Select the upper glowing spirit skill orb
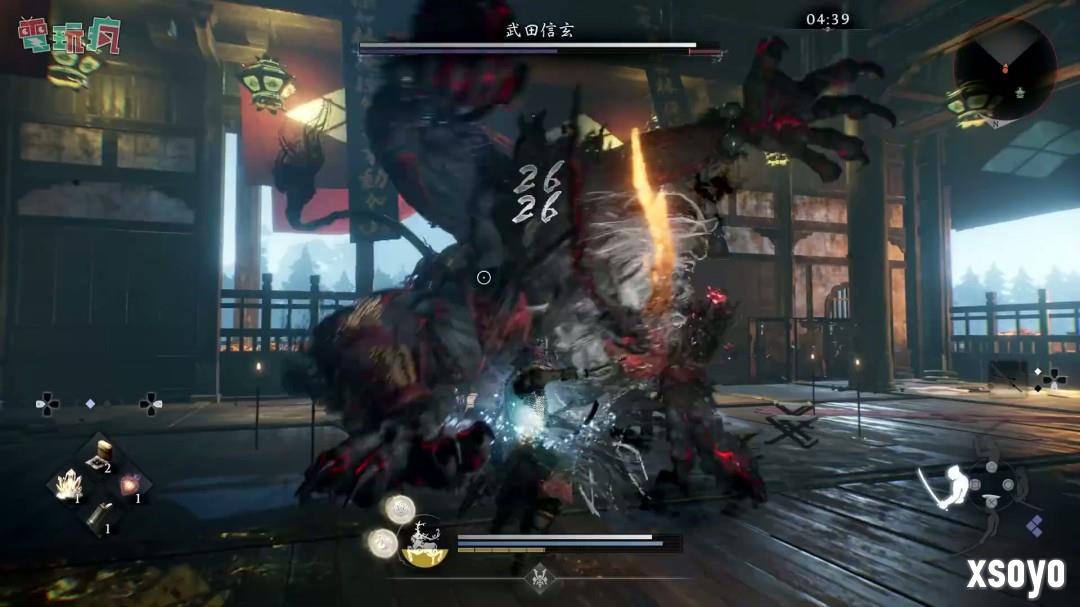The image size is (1080, 607). (399, 508)
